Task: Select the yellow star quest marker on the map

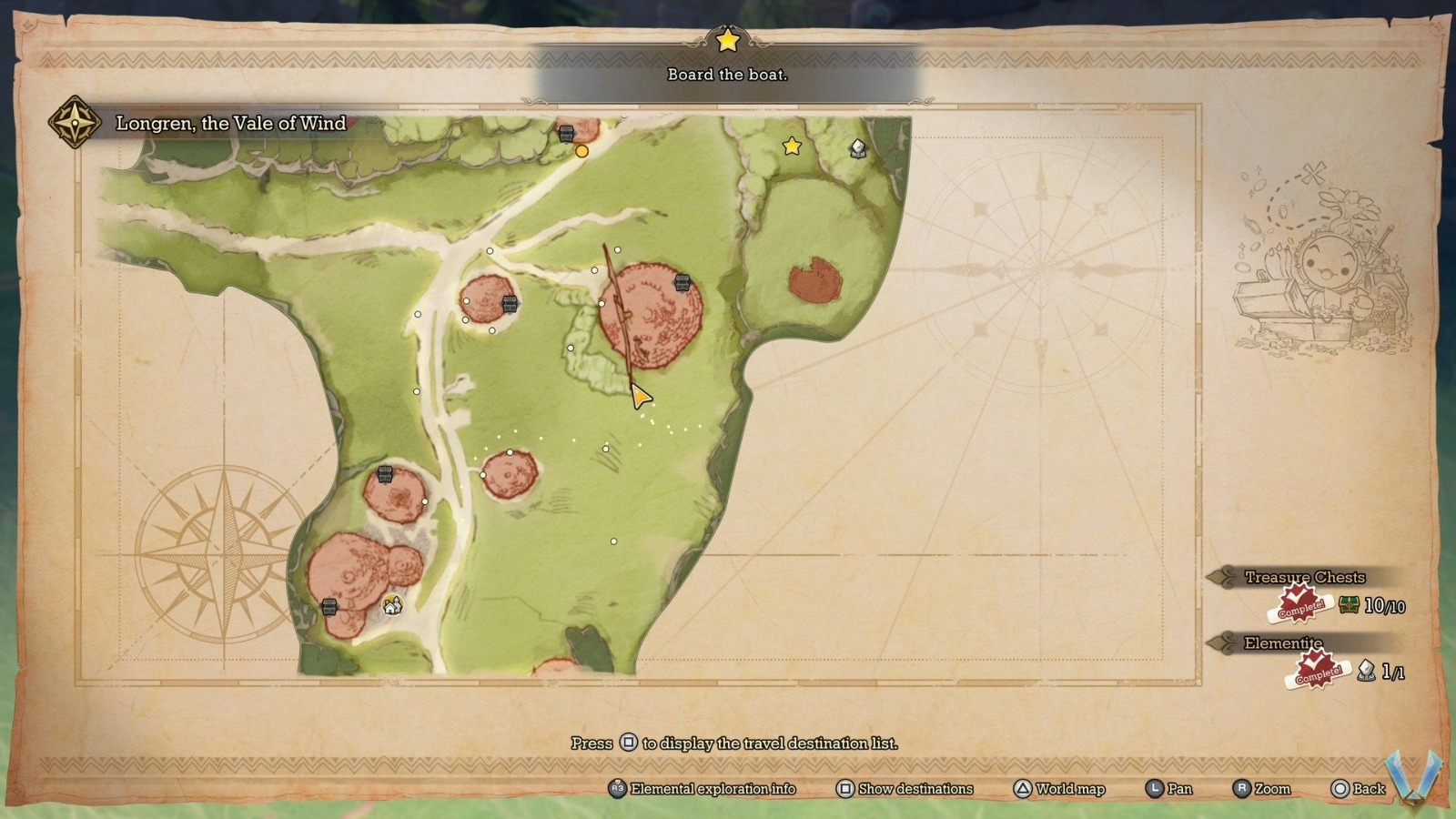Action: pyautogui.click(x=792, y=146)
